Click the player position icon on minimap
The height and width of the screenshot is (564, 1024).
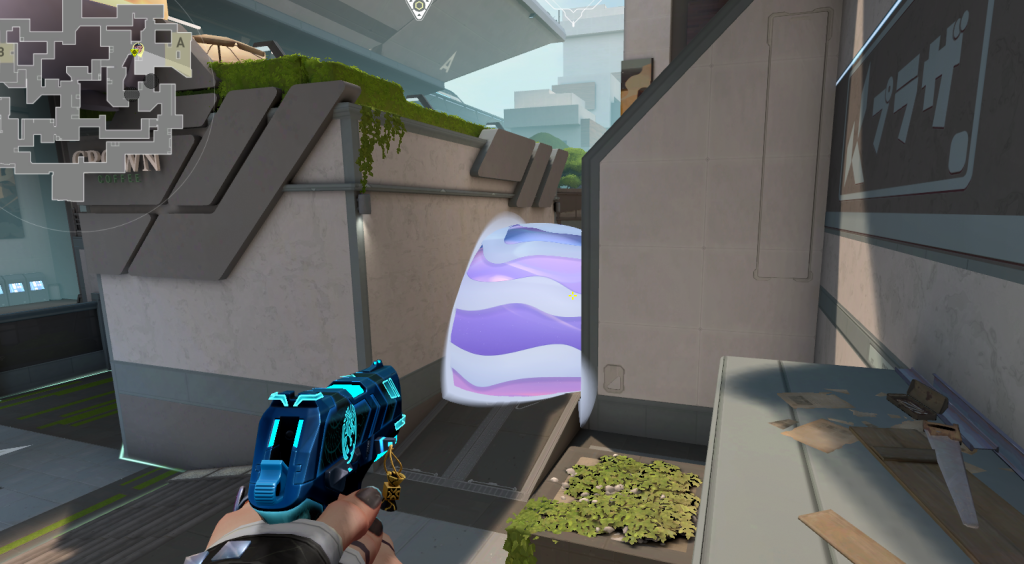click(138, 49)
